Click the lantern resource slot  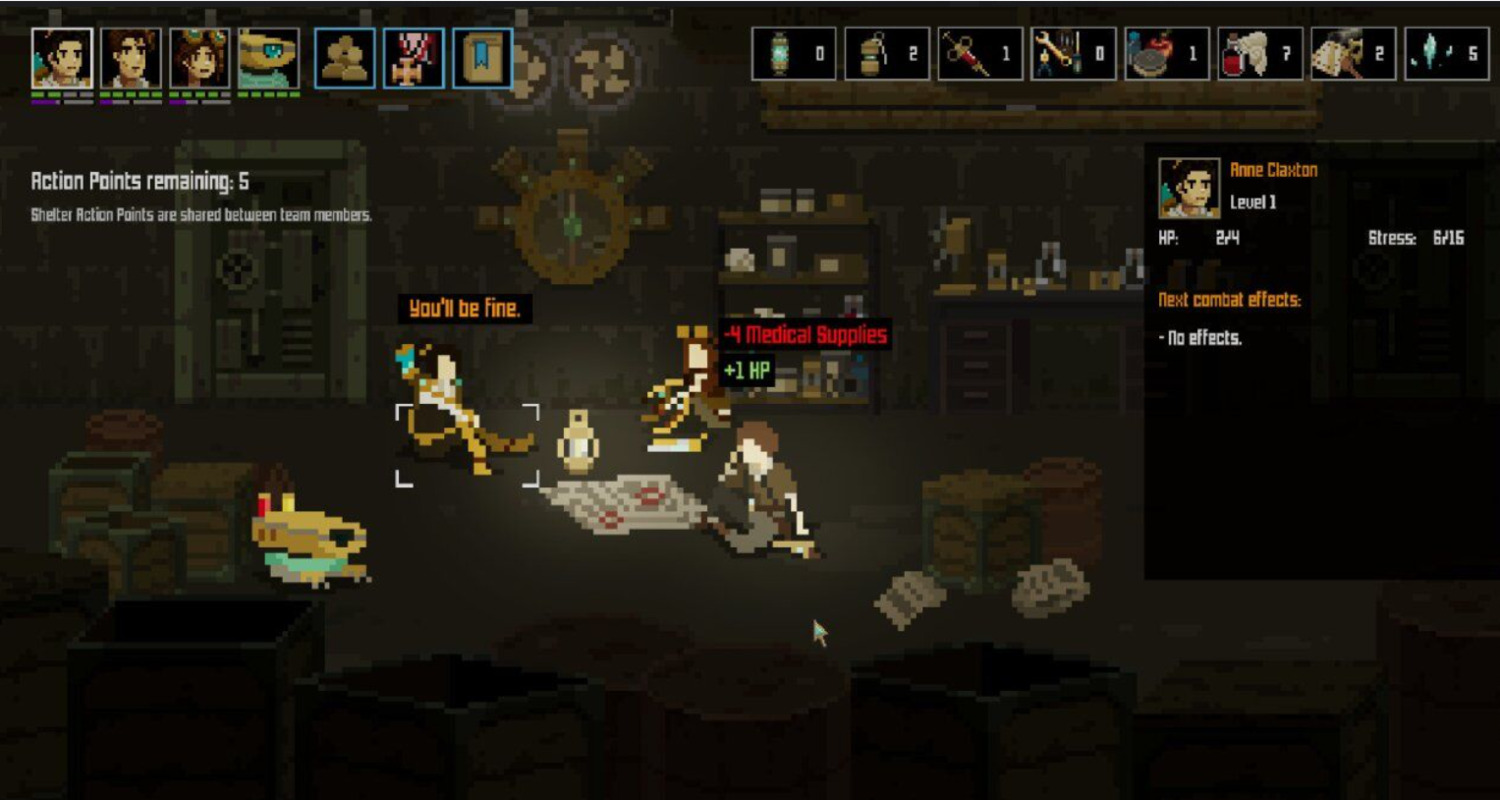[794, 54]
